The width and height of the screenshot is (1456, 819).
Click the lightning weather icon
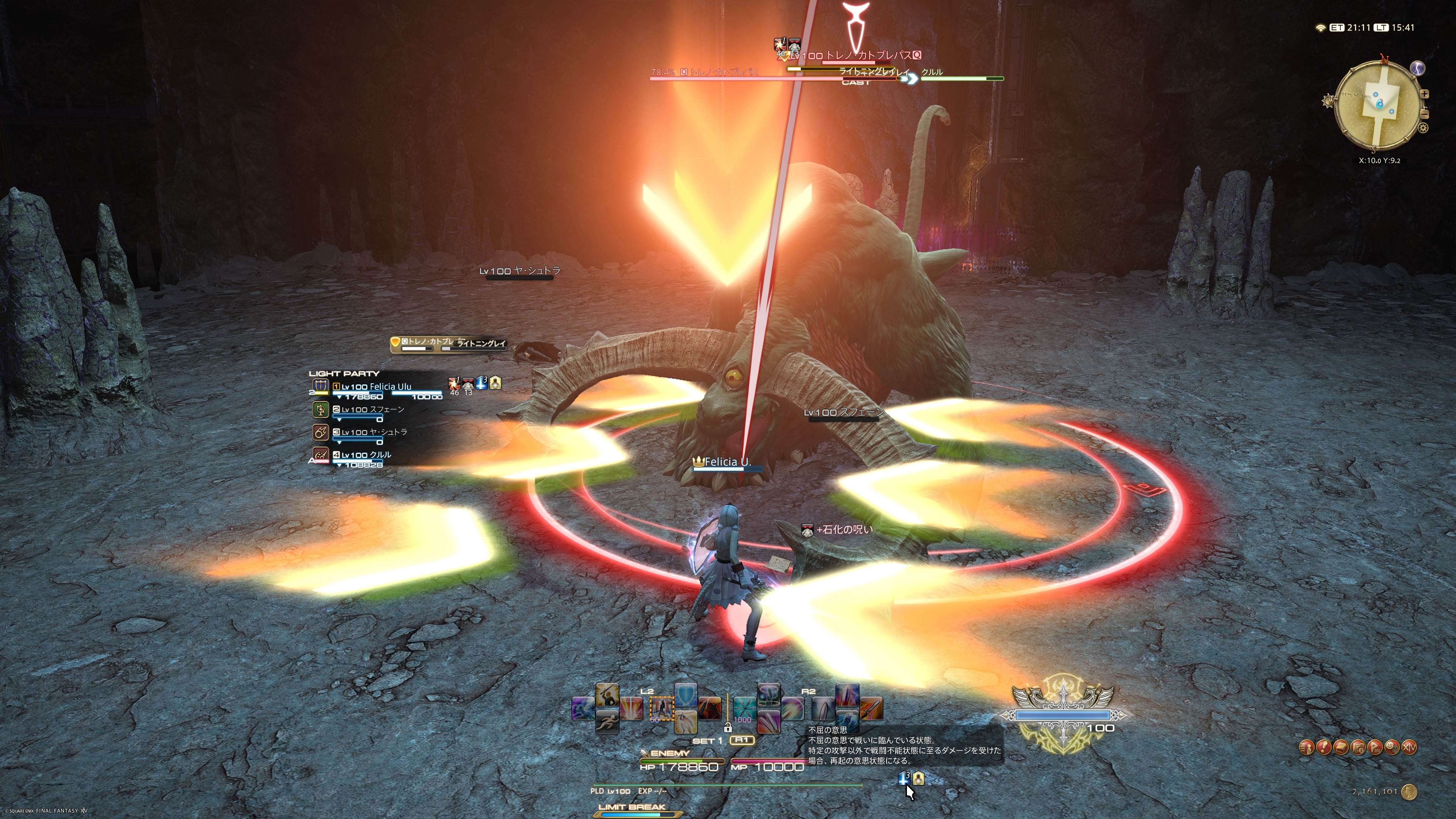click(x=1417, y=68)
